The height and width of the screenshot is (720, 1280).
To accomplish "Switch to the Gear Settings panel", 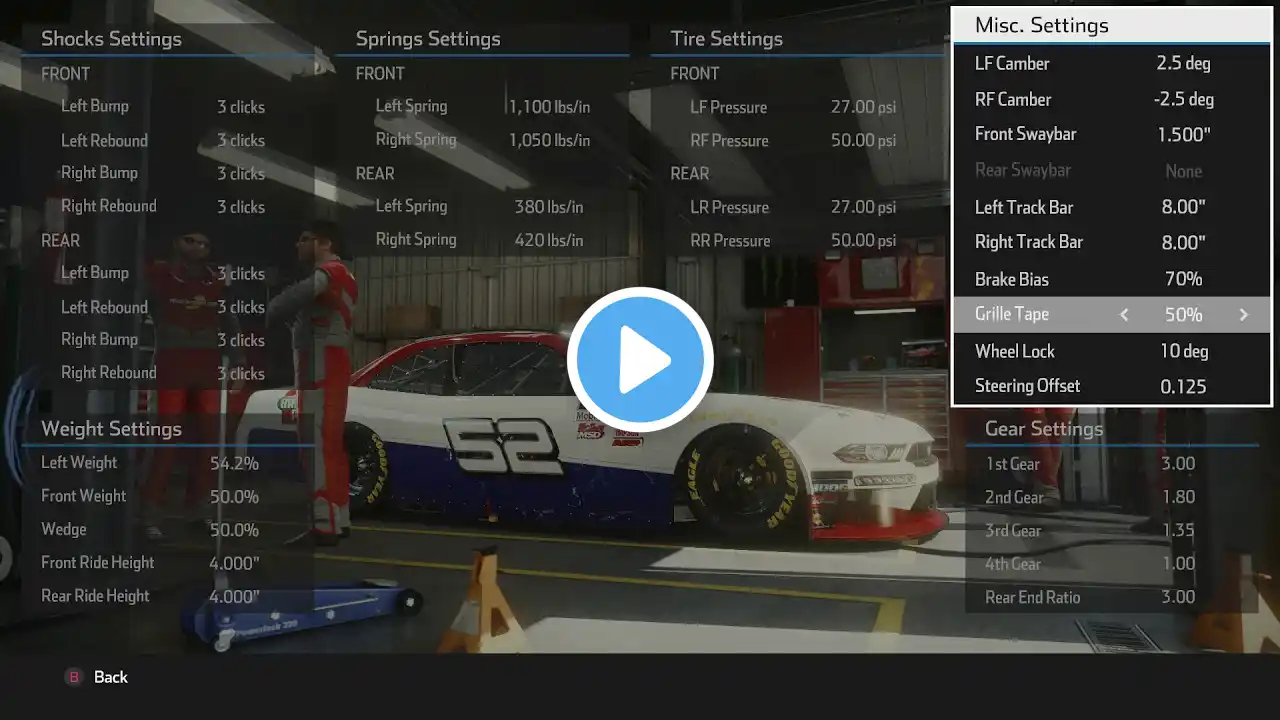I will (x=1044, y=429).
